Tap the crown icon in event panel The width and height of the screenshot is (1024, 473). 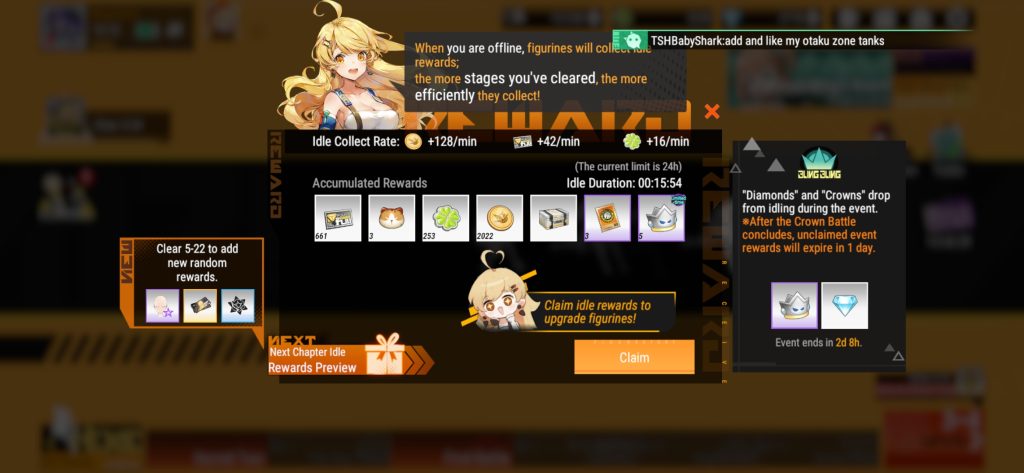(795, 305)
